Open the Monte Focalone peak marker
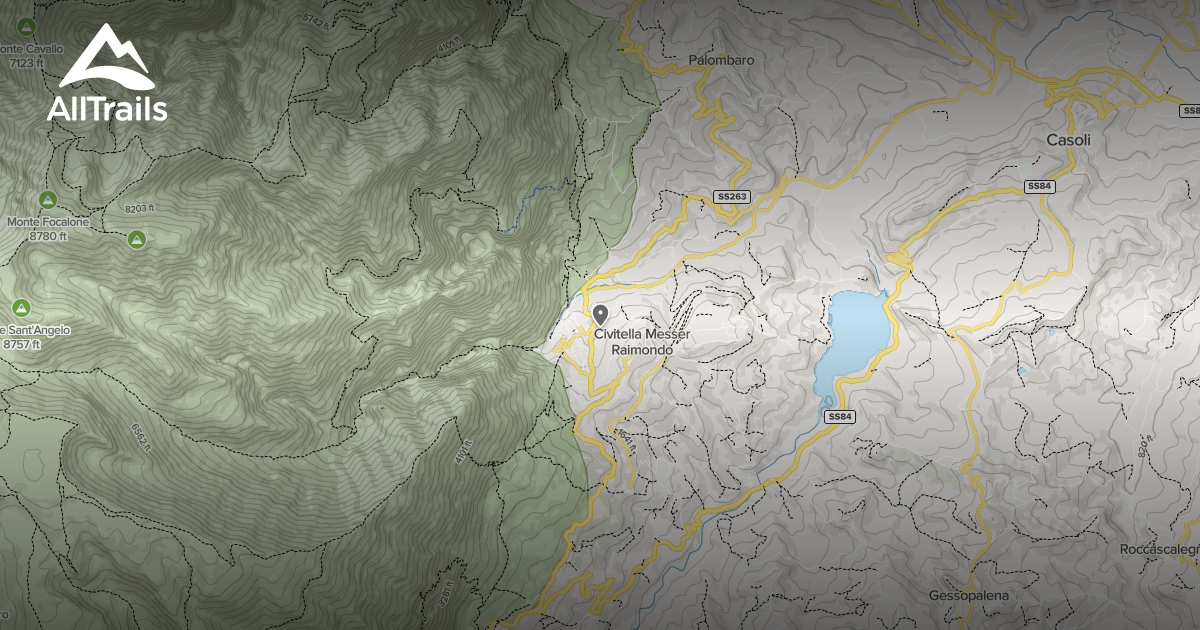This screenshot has width=1200, height=630. pos(47,199)
